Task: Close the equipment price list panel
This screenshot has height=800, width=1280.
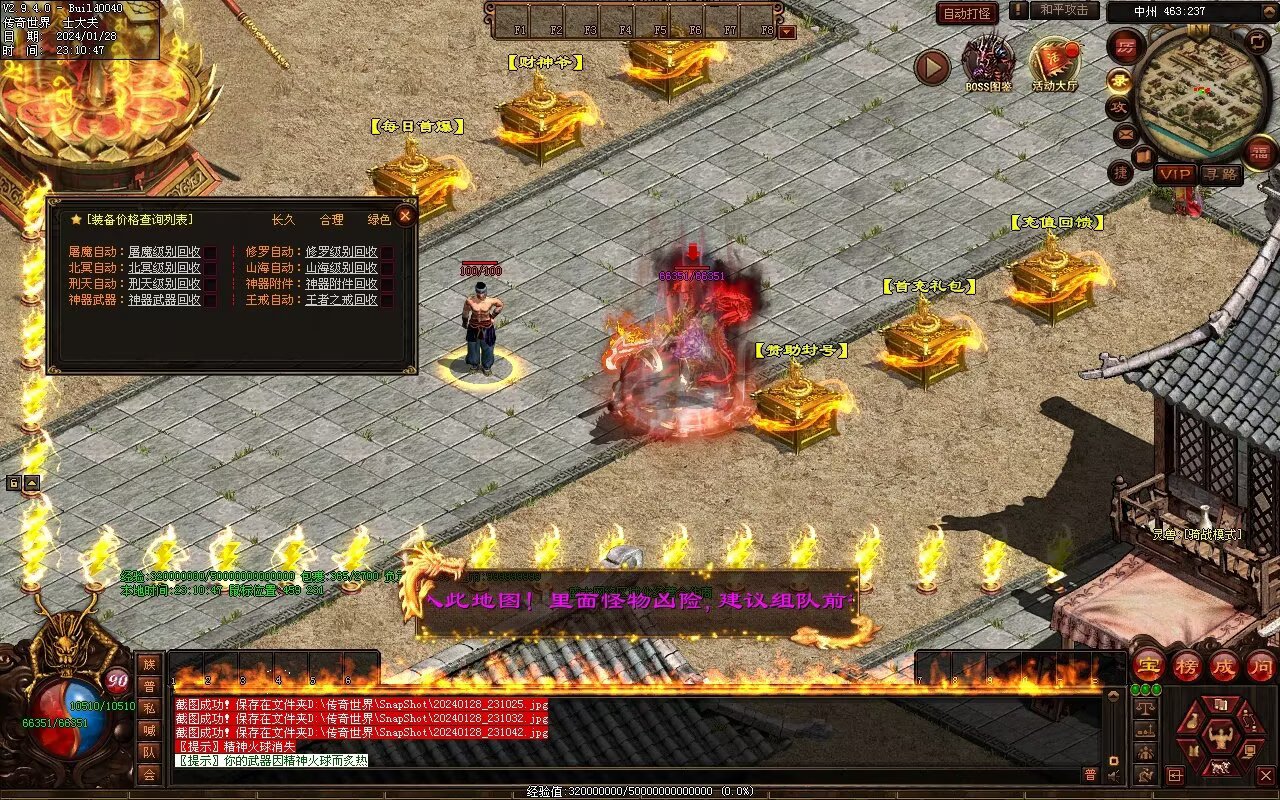Action: 405,215
